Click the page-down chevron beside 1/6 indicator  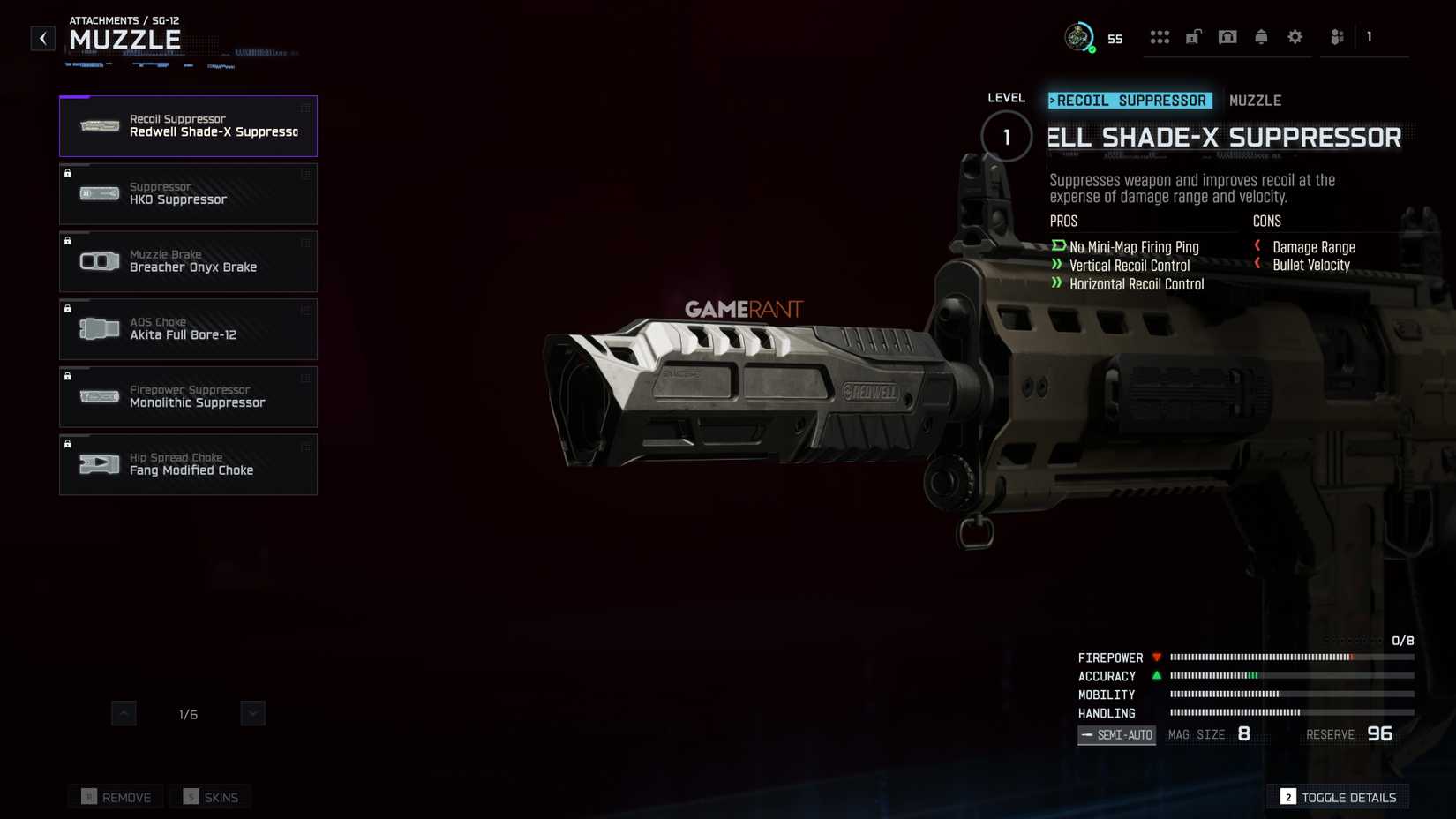pos(253,713)
